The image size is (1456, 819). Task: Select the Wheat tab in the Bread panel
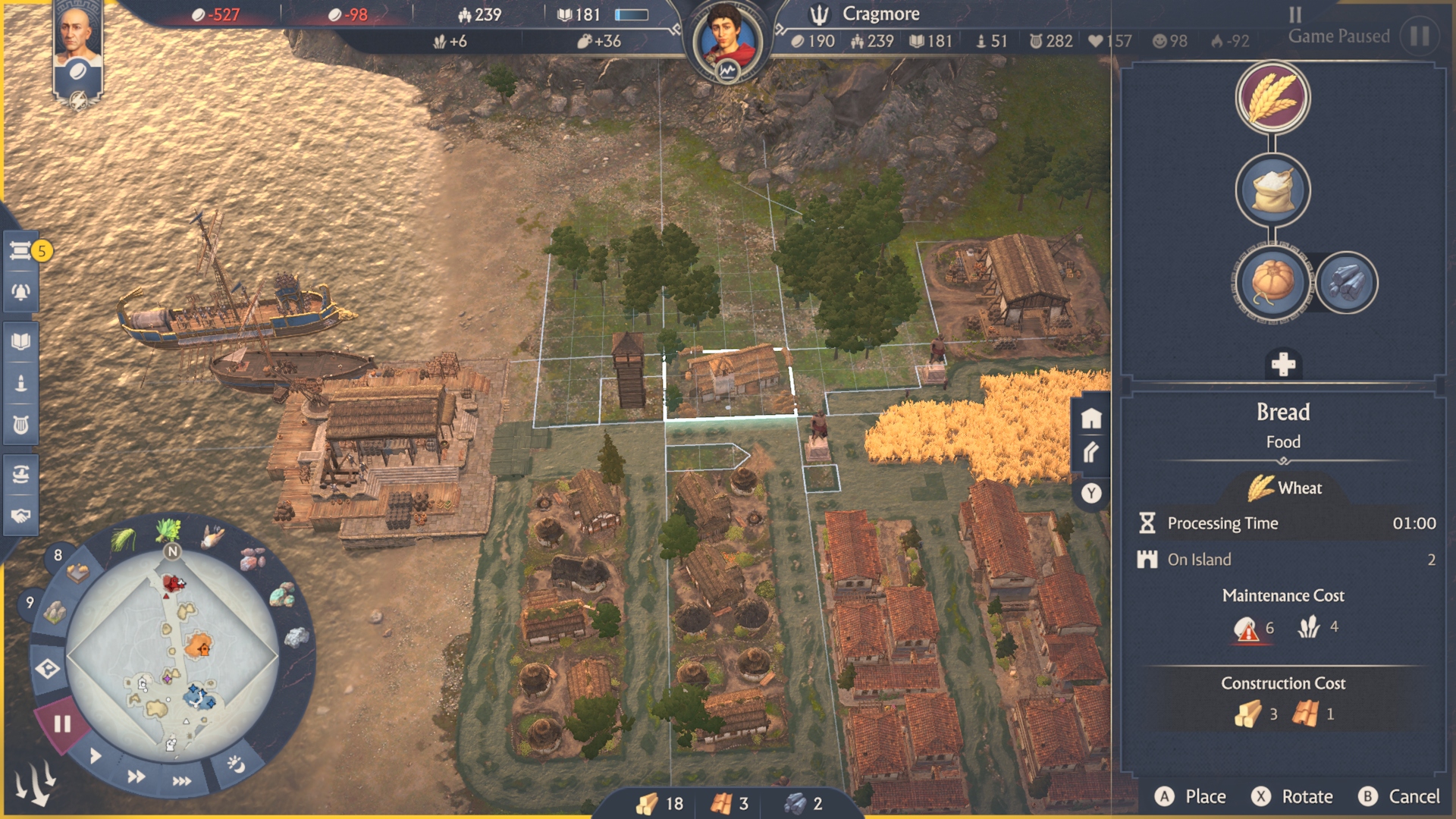coord(1284,488)
